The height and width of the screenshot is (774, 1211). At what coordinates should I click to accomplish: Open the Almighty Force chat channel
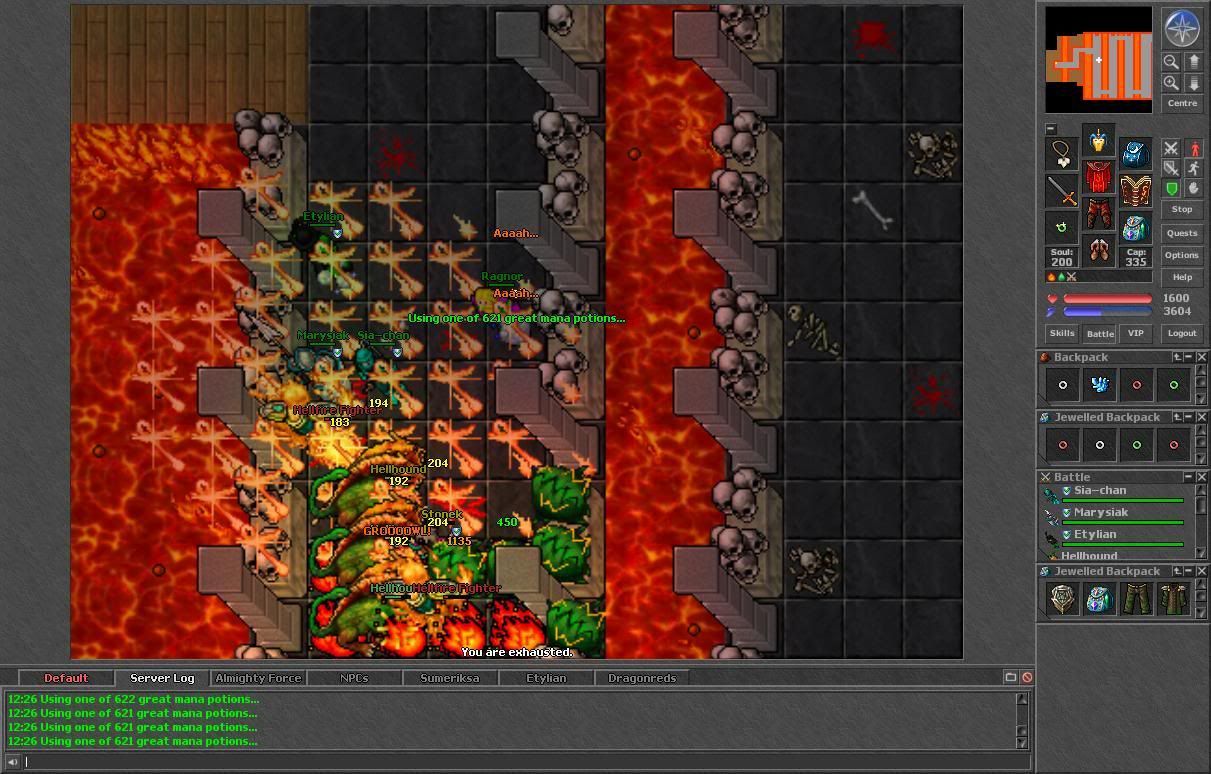(x=258, y=678)
